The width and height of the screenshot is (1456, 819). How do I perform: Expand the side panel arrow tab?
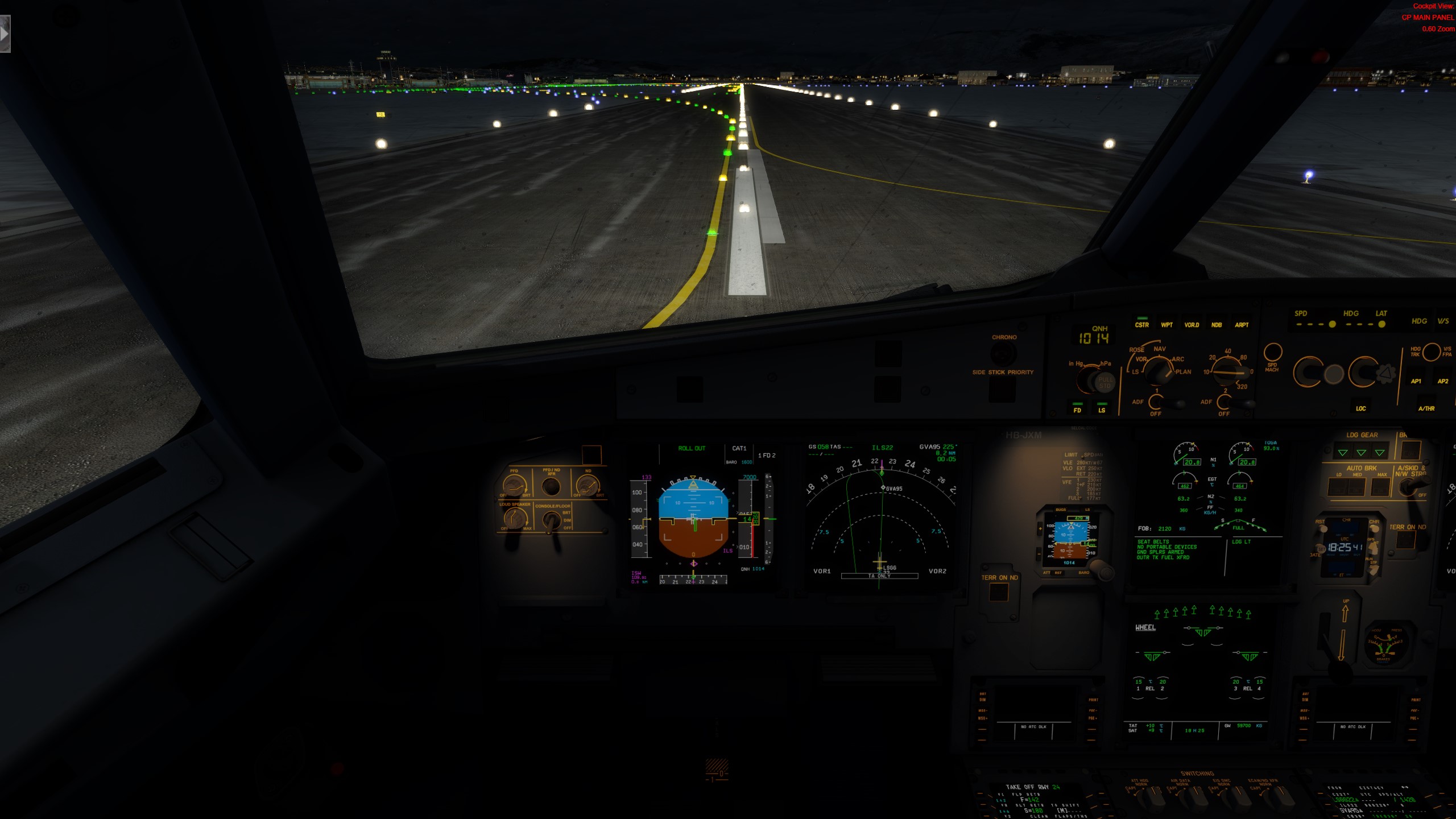tap(5, 34)
